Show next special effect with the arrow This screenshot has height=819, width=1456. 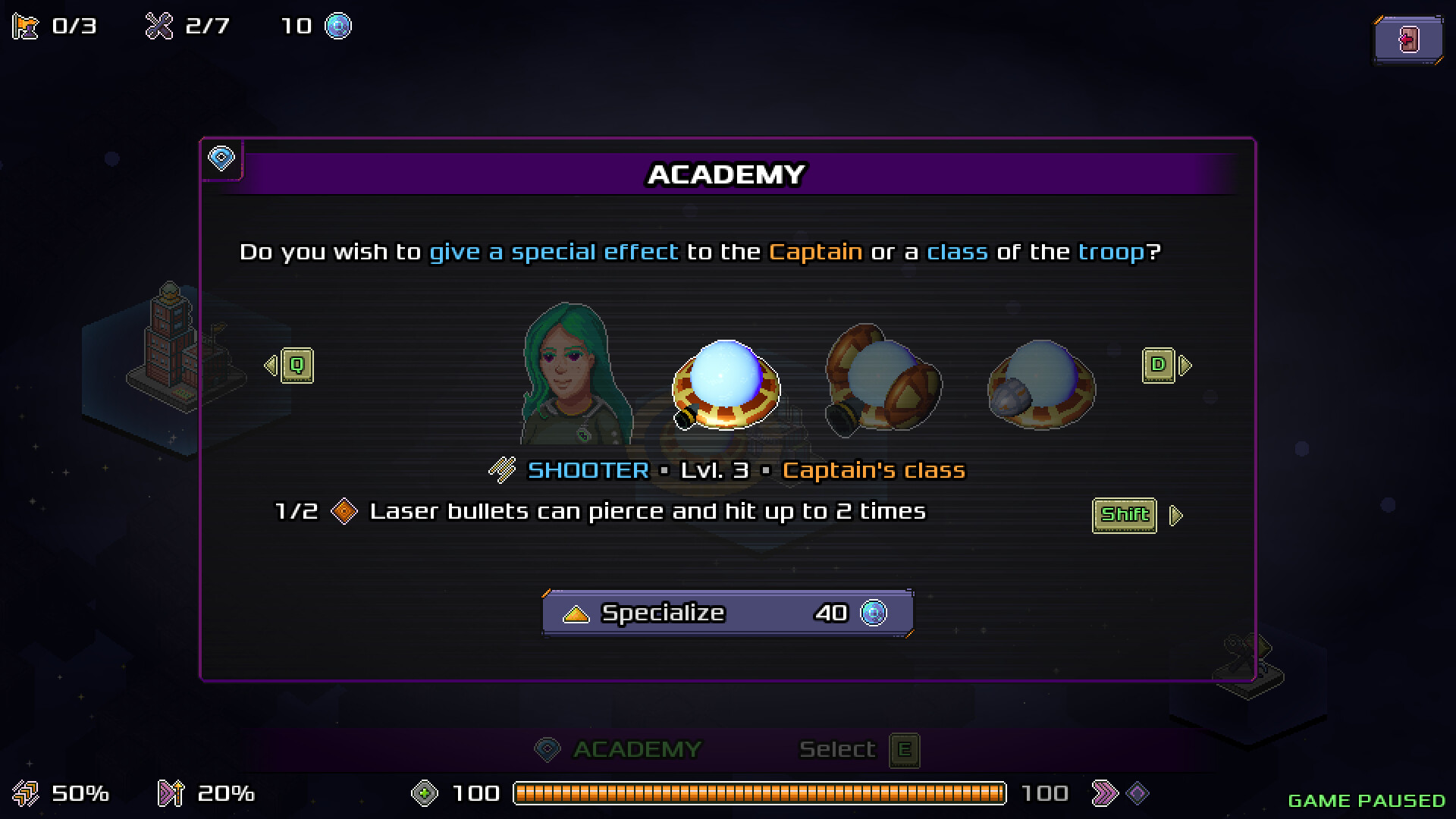(x=1175, y=516)
